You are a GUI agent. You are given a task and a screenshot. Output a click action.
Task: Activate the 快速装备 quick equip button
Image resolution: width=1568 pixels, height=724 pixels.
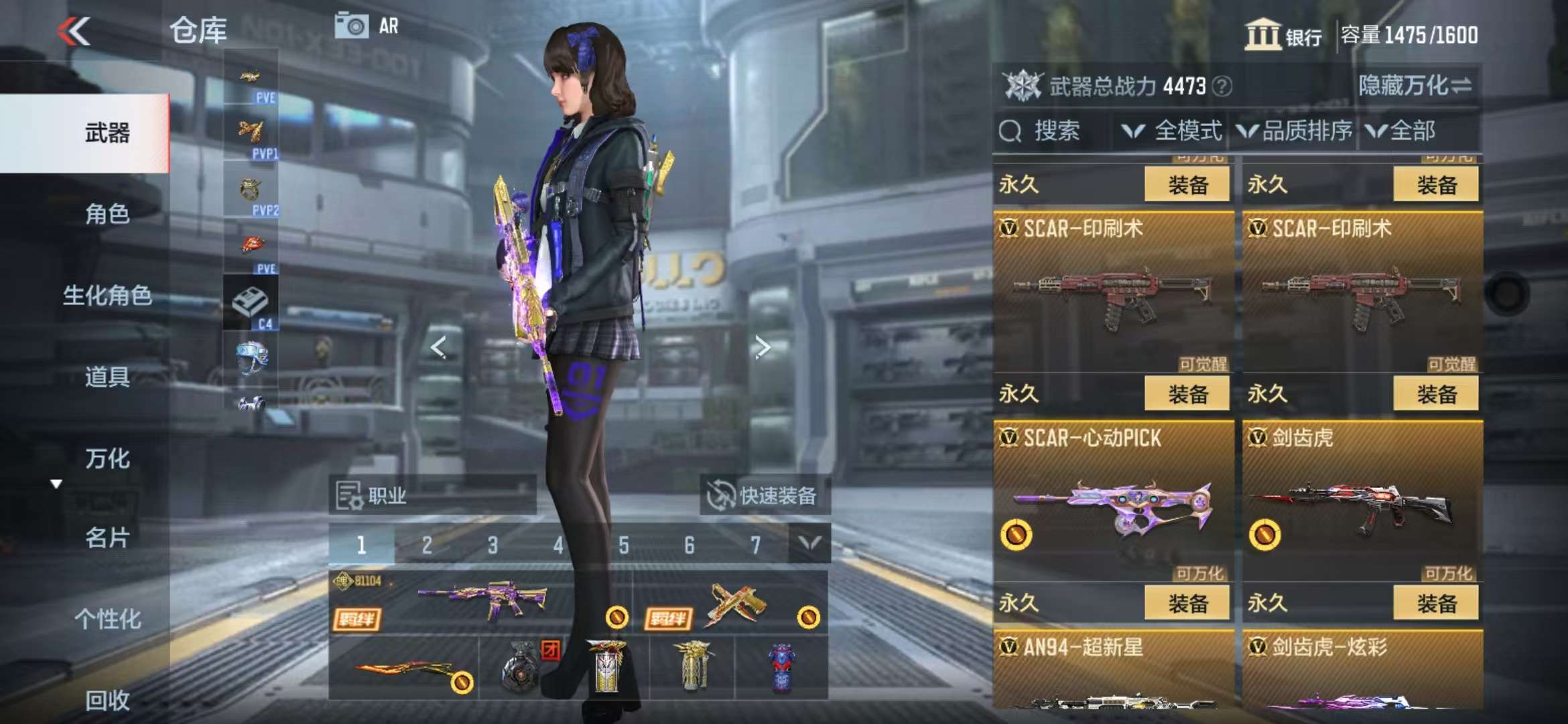tap(765, 496)
